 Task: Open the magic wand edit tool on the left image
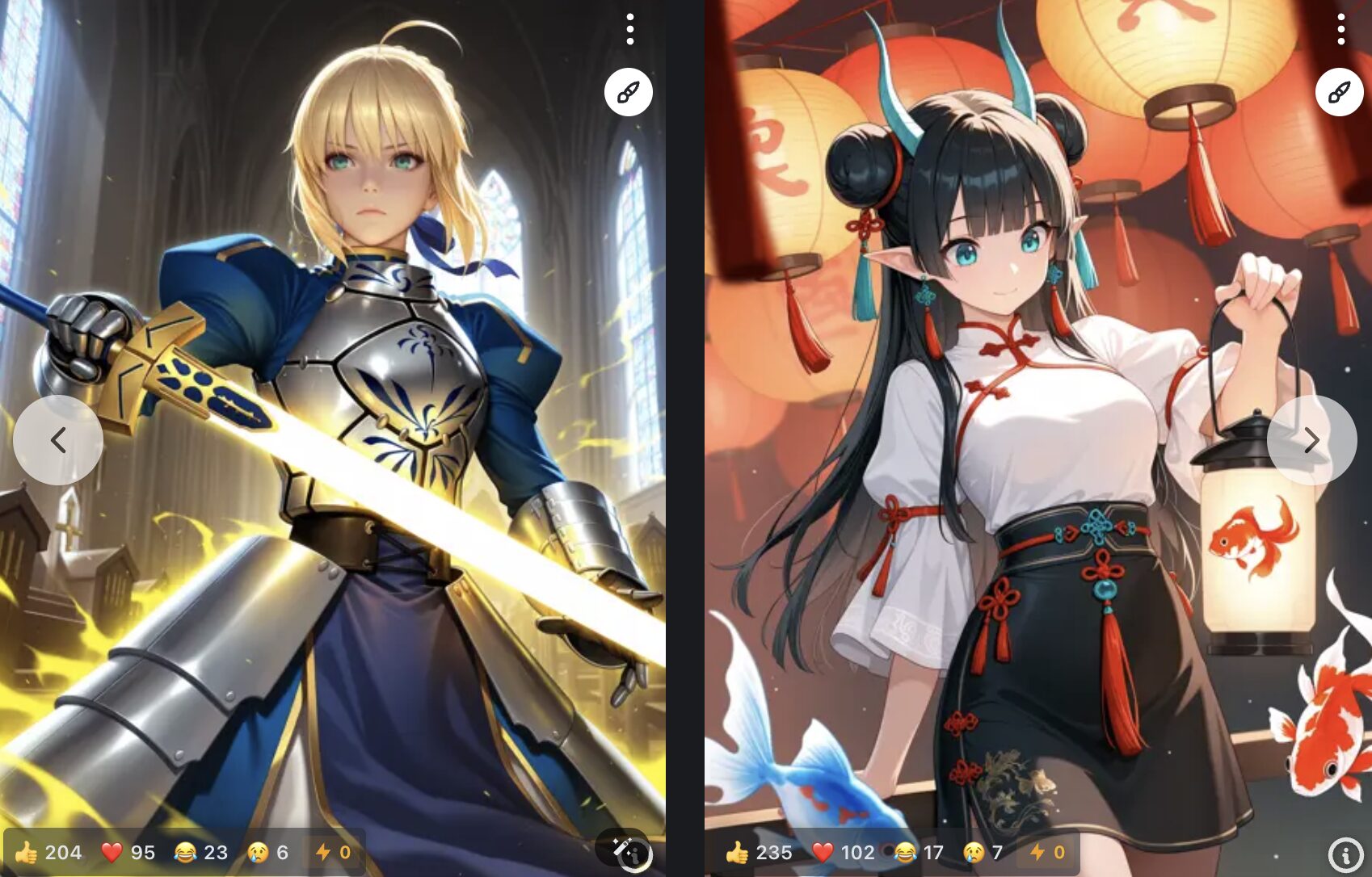tap(617, 848)
